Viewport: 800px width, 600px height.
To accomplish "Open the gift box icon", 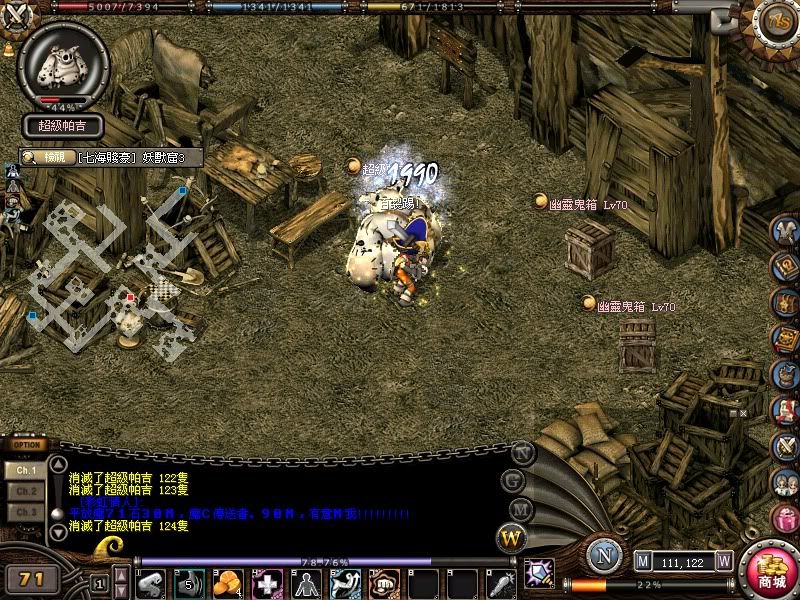I will click(786, 519).
